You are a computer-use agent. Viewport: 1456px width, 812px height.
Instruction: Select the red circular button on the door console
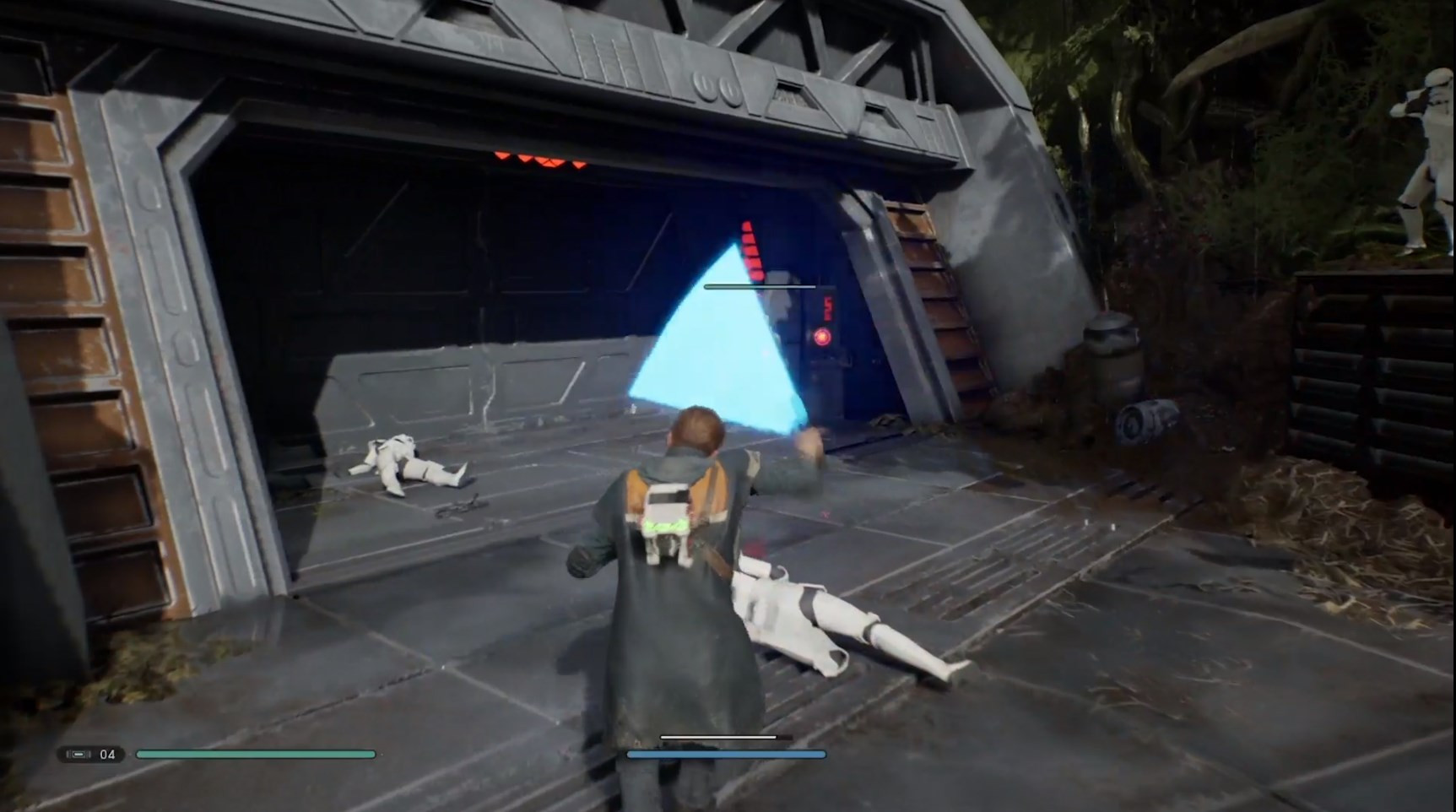coord(822,336)
